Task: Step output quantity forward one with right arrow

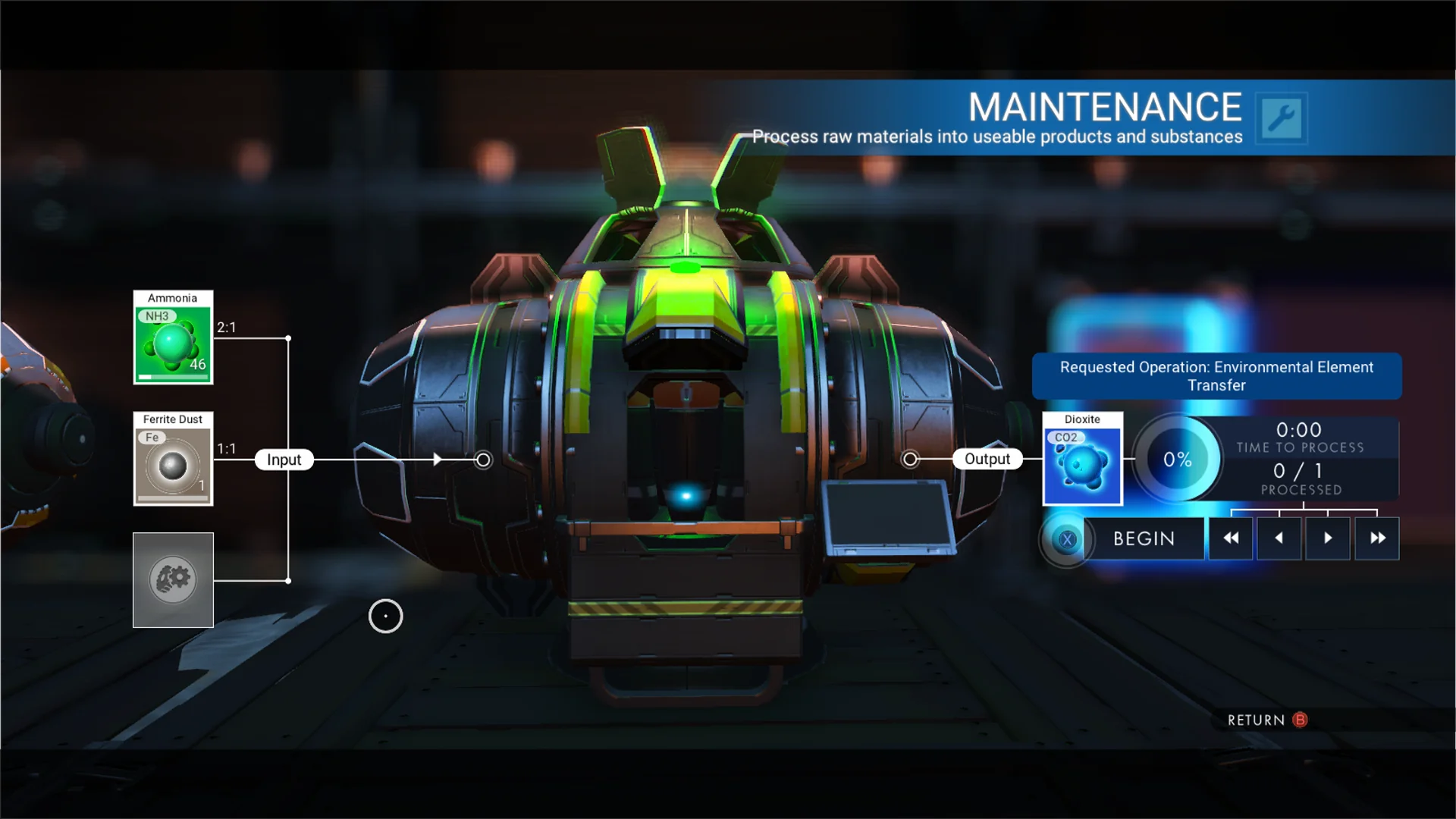Action: click(1328, 538)
